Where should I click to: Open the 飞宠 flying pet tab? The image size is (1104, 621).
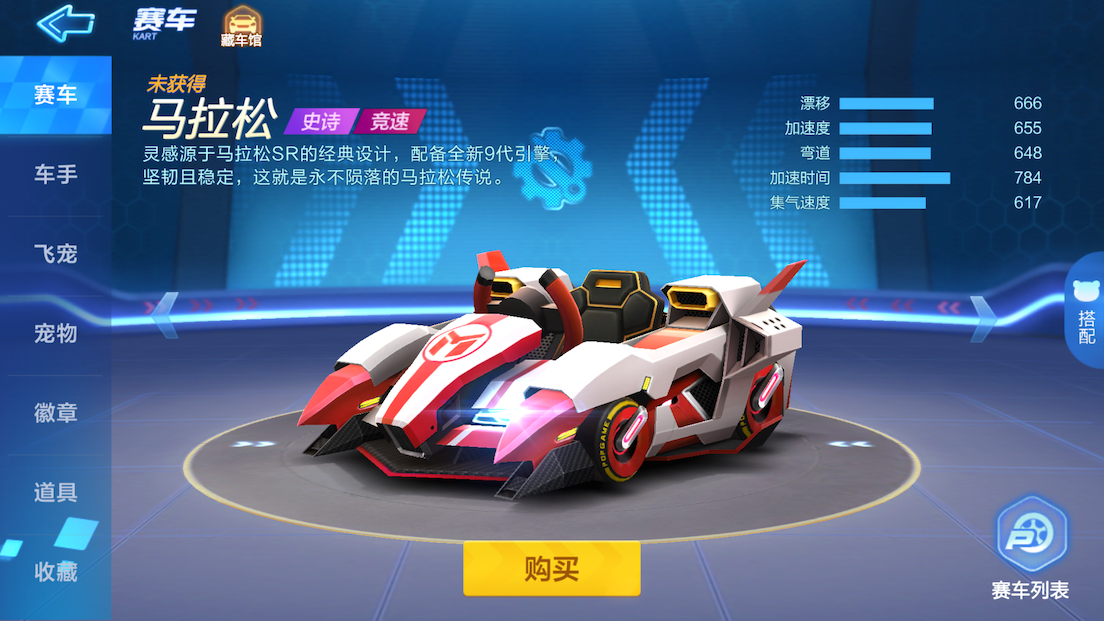(55, 254)
